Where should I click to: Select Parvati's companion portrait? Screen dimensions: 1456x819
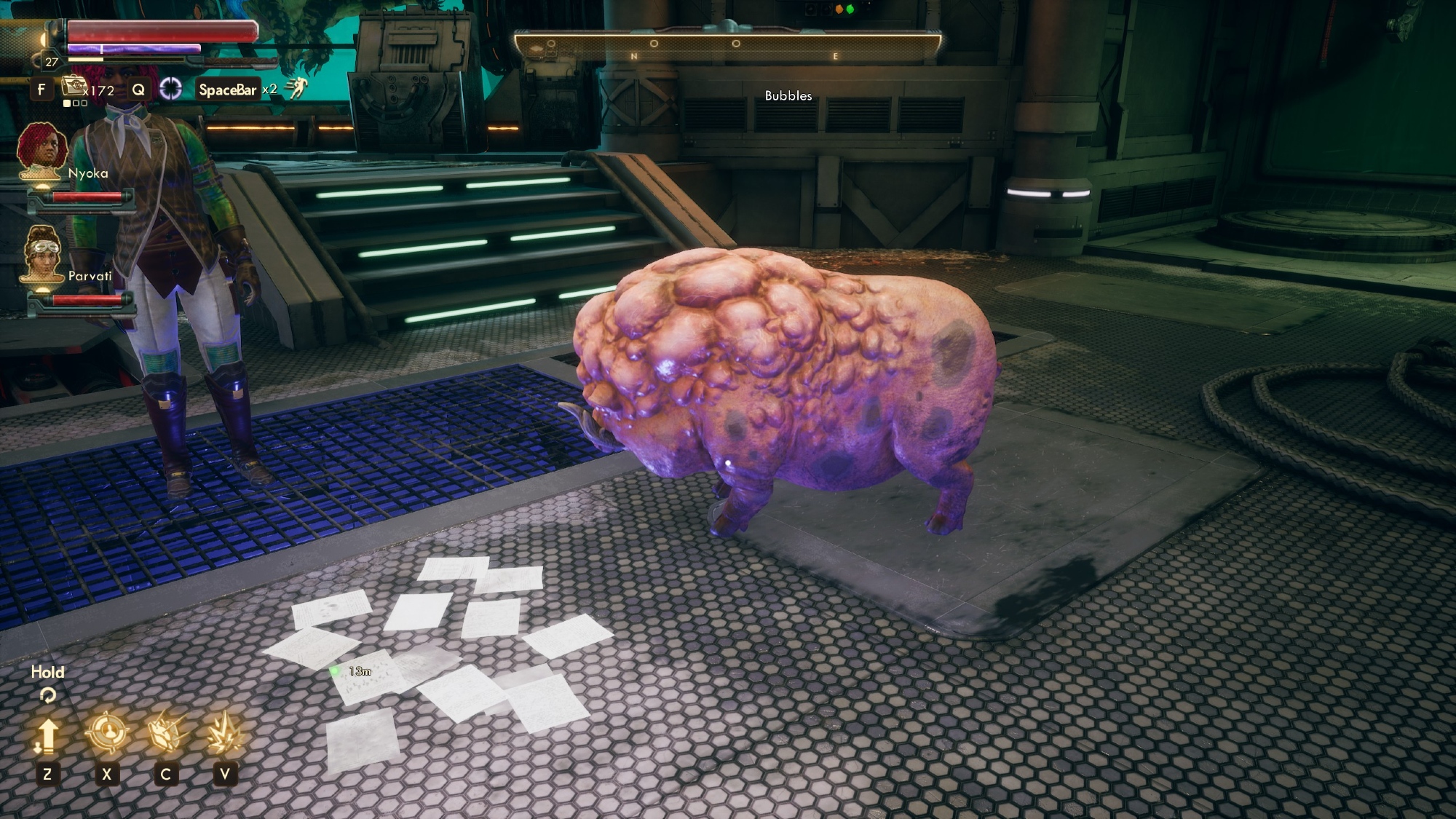click(42, 254)
